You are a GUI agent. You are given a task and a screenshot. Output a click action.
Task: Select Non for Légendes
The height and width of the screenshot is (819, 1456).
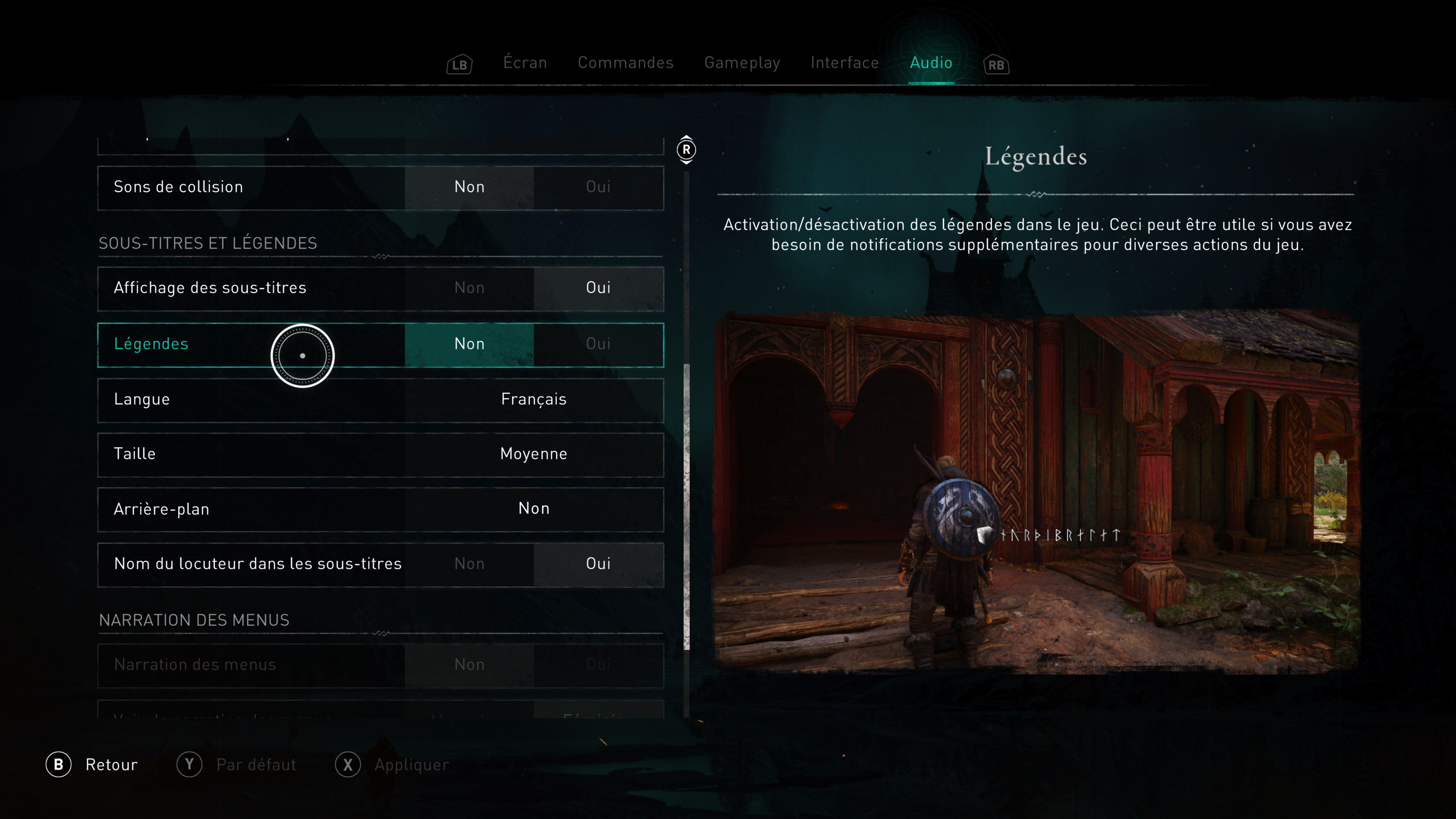coord(469,344)
